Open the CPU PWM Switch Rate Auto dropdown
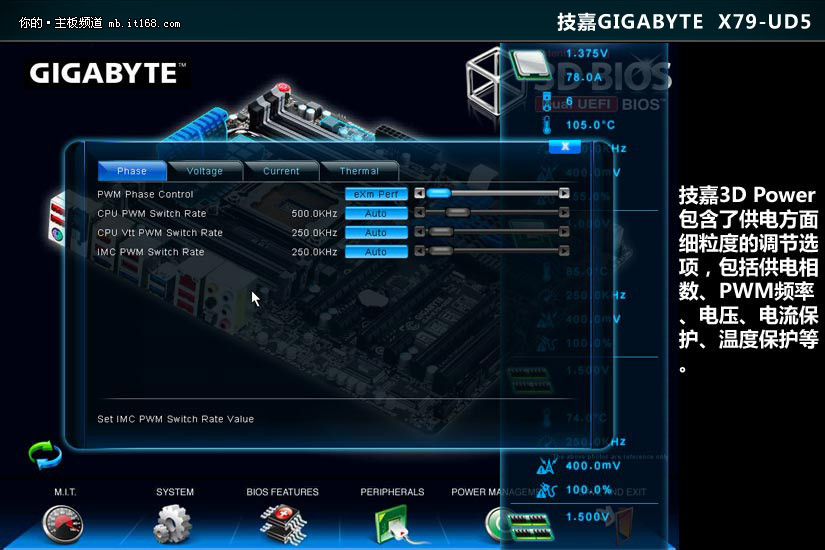The height and width of the screenshot is (550, 825). point(376,213)
